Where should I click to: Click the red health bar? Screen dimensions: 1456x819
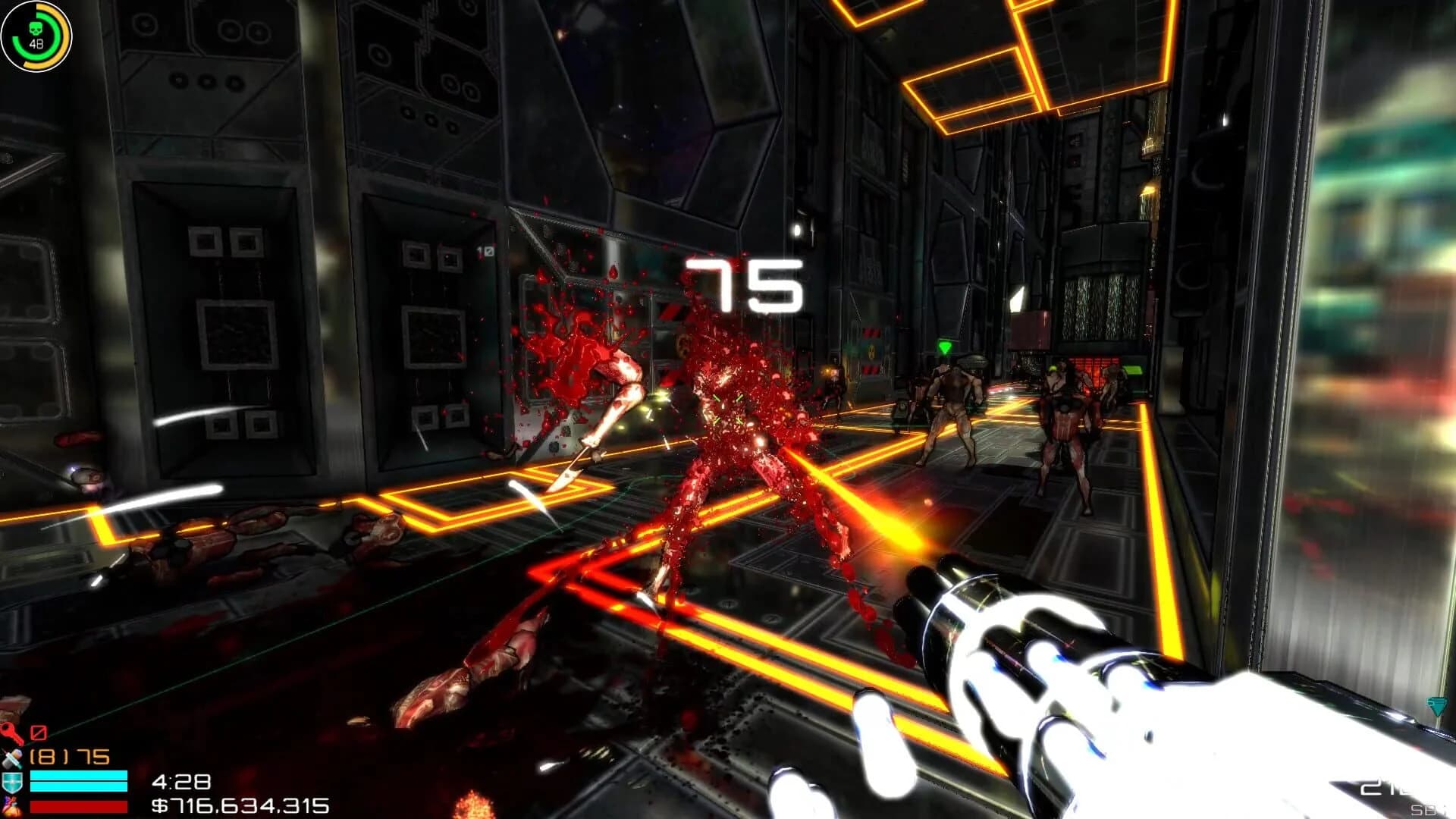pos(79,805)
